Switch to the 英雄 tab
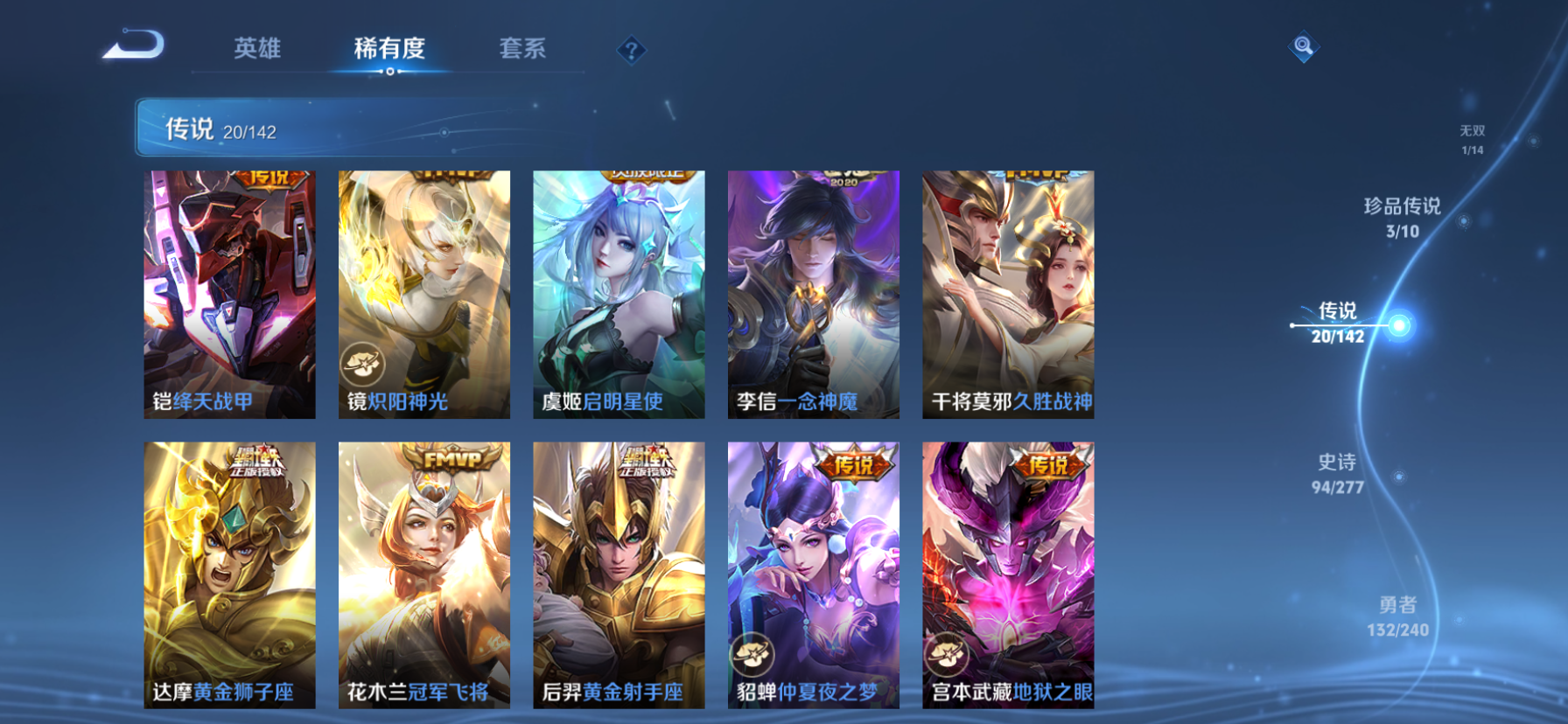The height and width of the screenshot is (724, 1568). pyautogui.click(x=256, y=50)
